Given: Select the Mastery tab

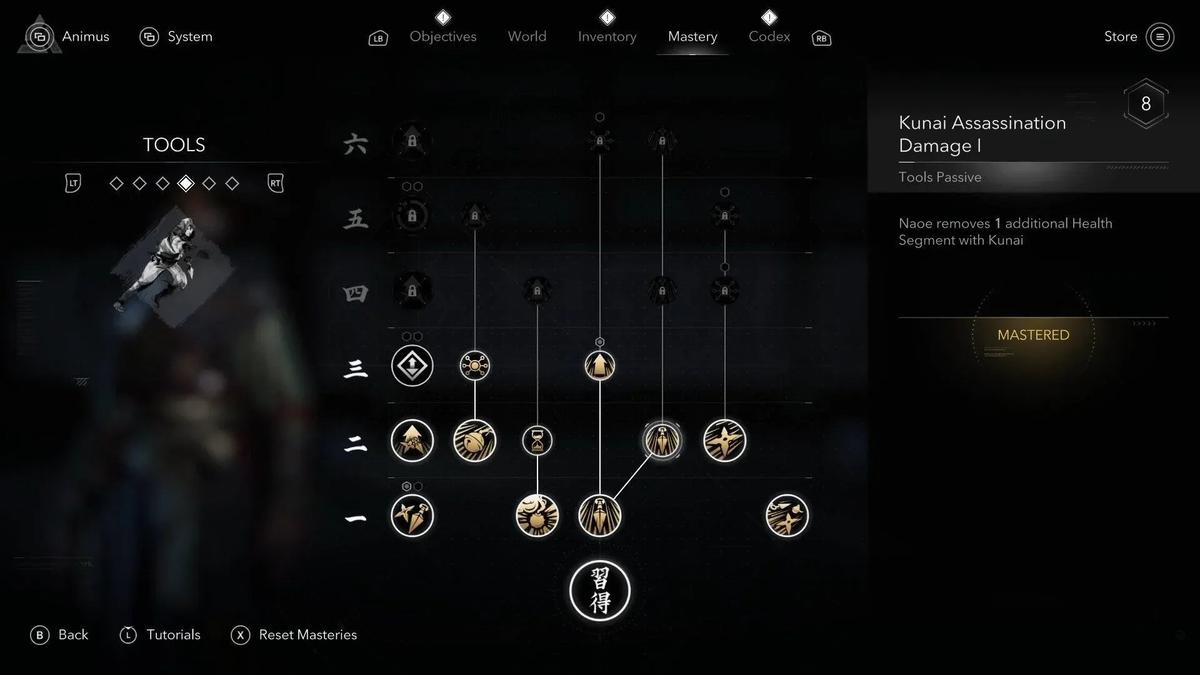Looking at the screenshot, I should pyautogui.click(x=692, y=37).
